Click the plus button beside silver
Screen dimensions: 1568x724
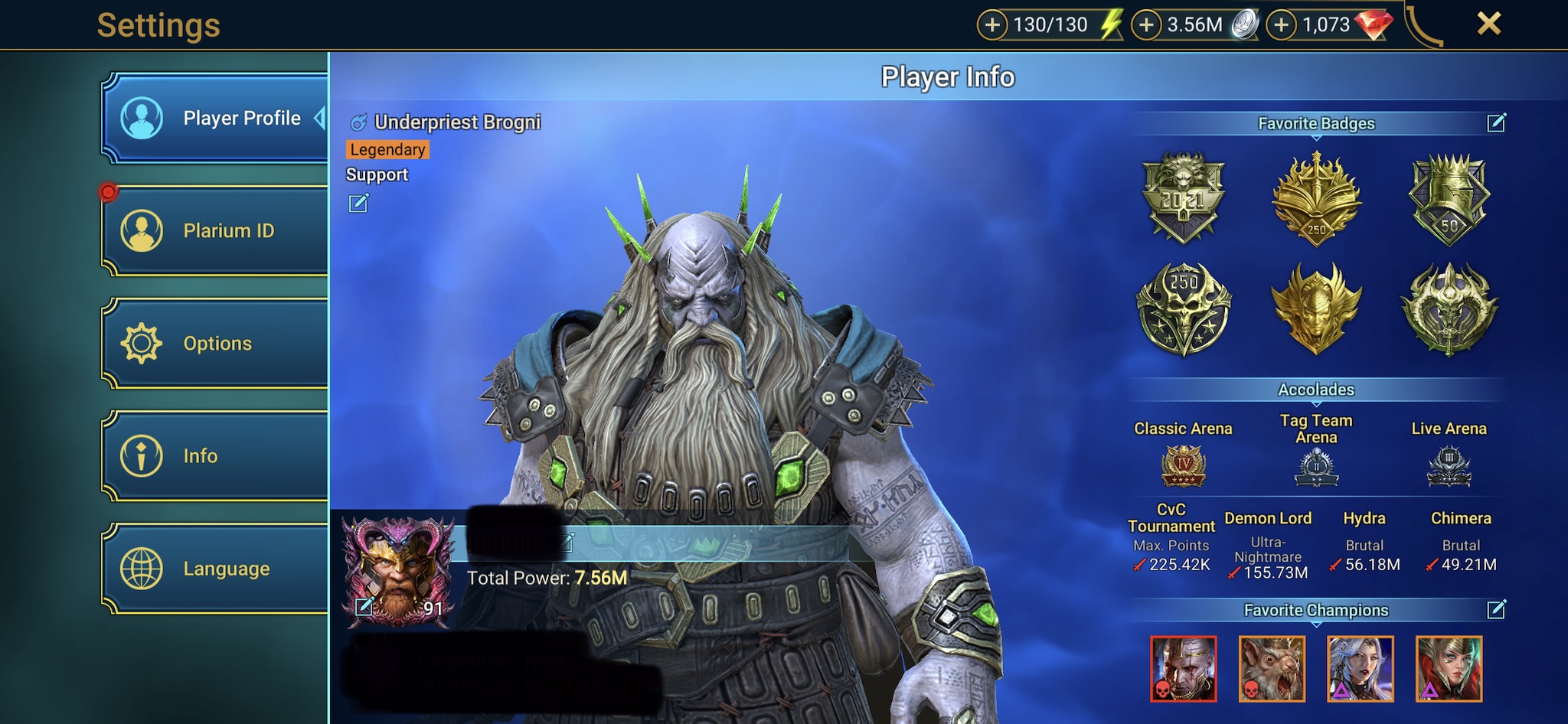click(x=1146, y=25)
